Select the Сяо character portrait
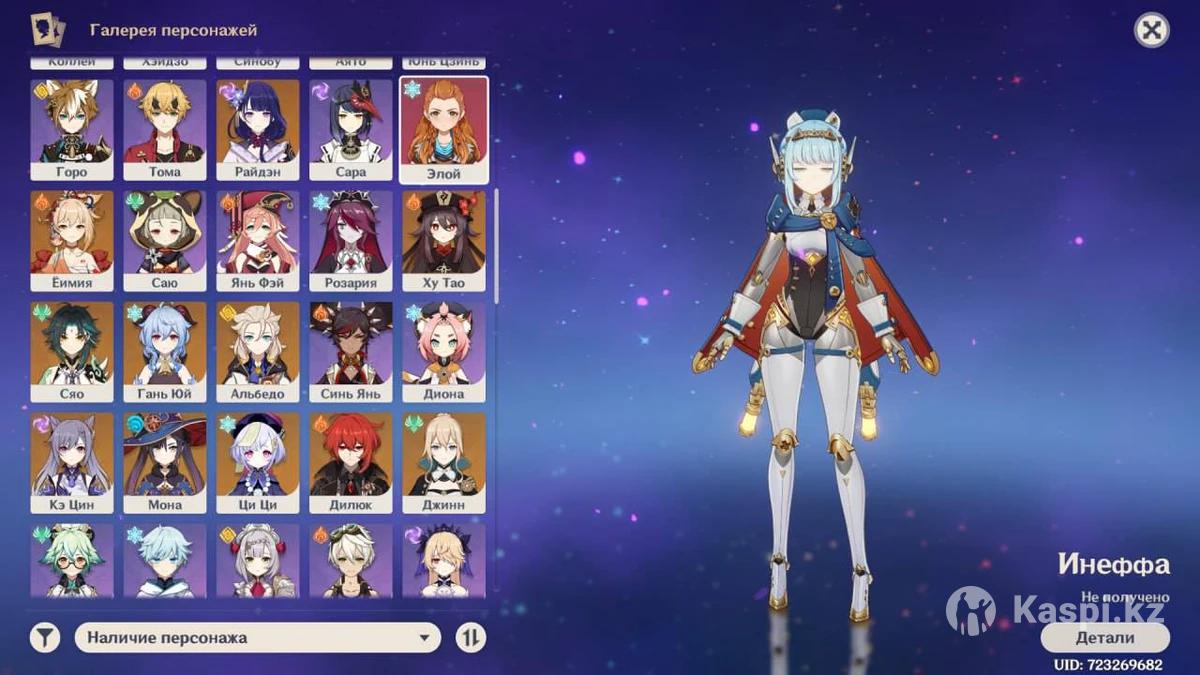1200x675 pixels. coord(72,351)
